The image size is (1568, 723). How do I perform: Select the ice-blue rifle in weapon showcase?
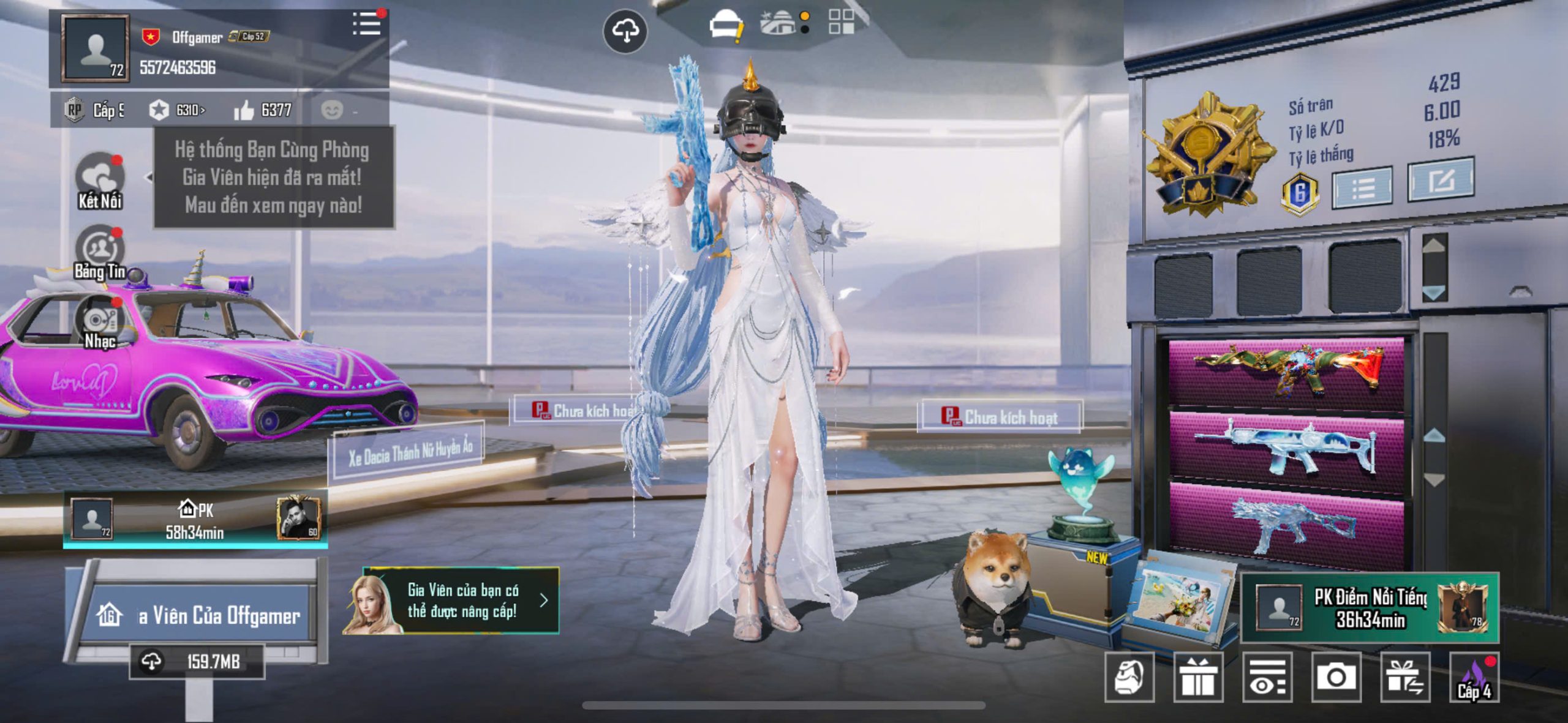click(x=1286, y=449)
